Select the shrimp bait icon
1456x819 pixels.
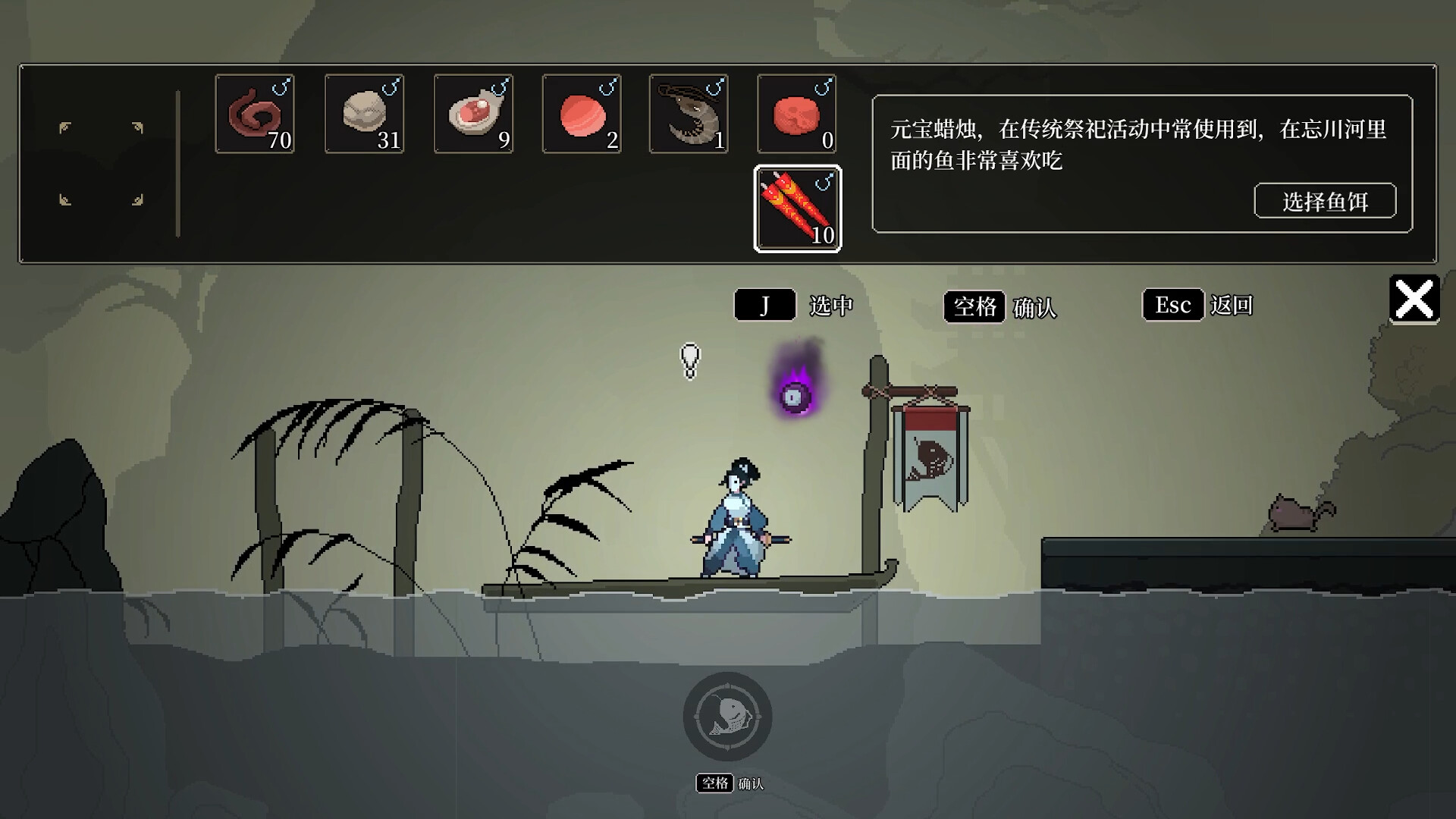click(689, 114)
